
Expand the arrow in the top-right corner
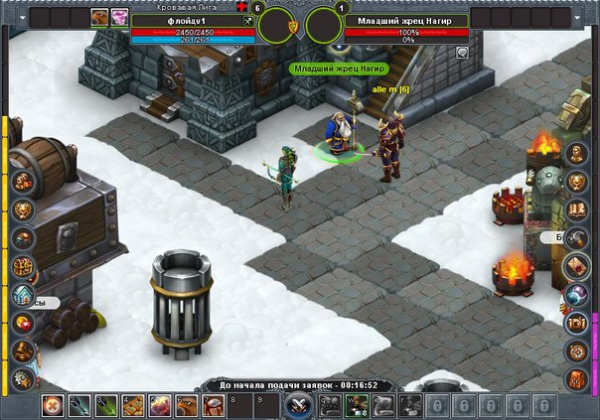pos(580,17)
